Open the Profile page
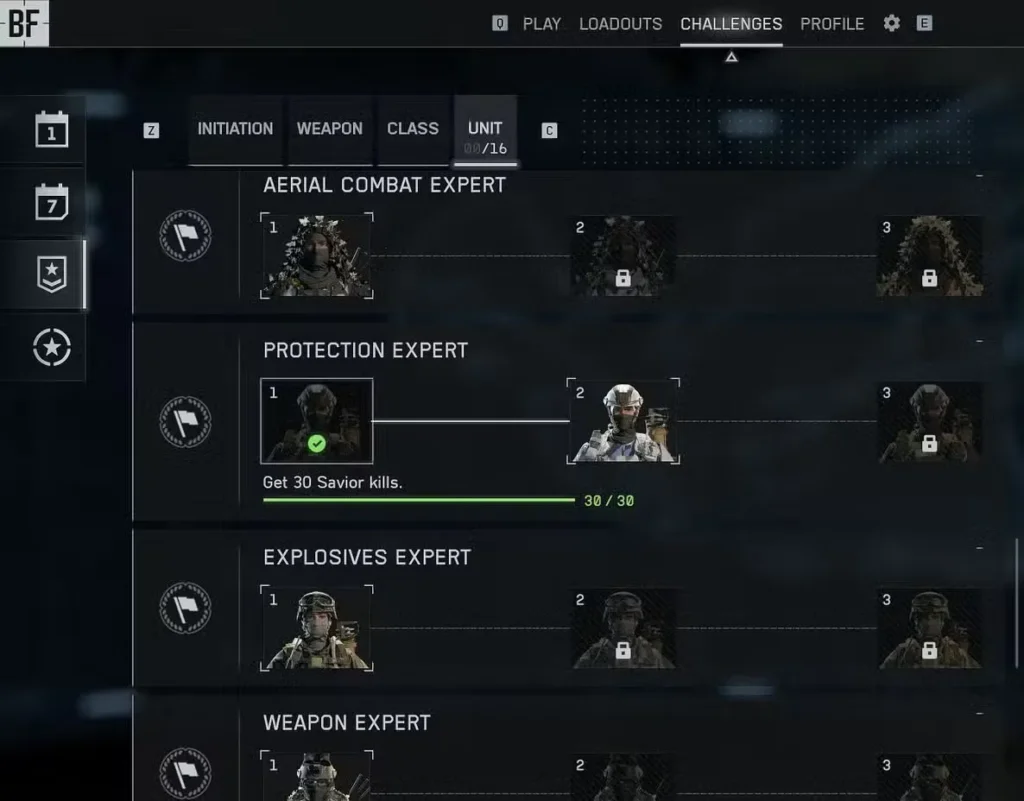Screen dimensions: 1024x801 [x=832, y=23]
